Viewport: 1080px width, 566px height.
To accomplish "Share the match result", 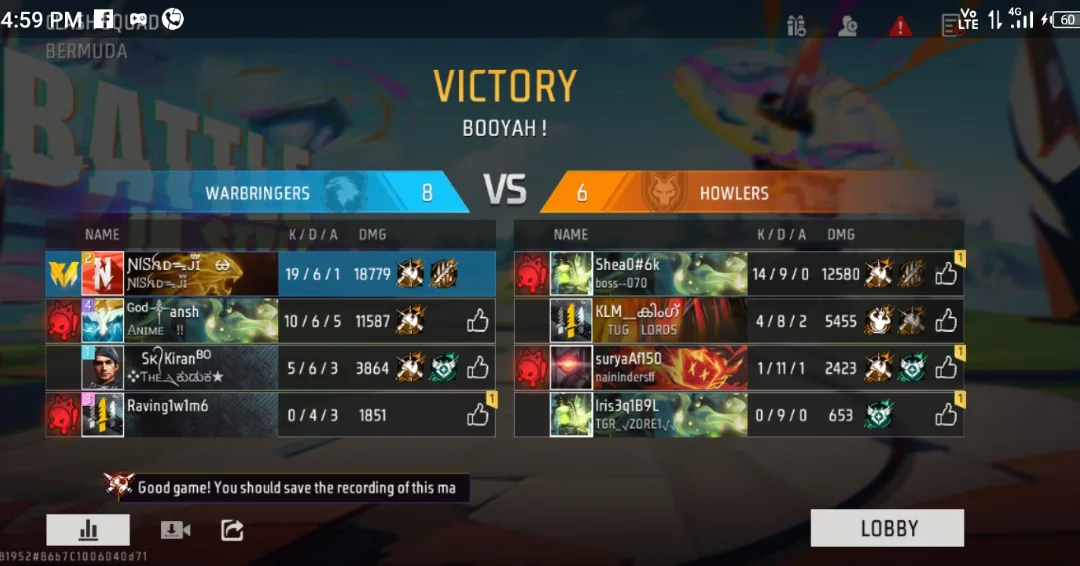I will 232,530.
